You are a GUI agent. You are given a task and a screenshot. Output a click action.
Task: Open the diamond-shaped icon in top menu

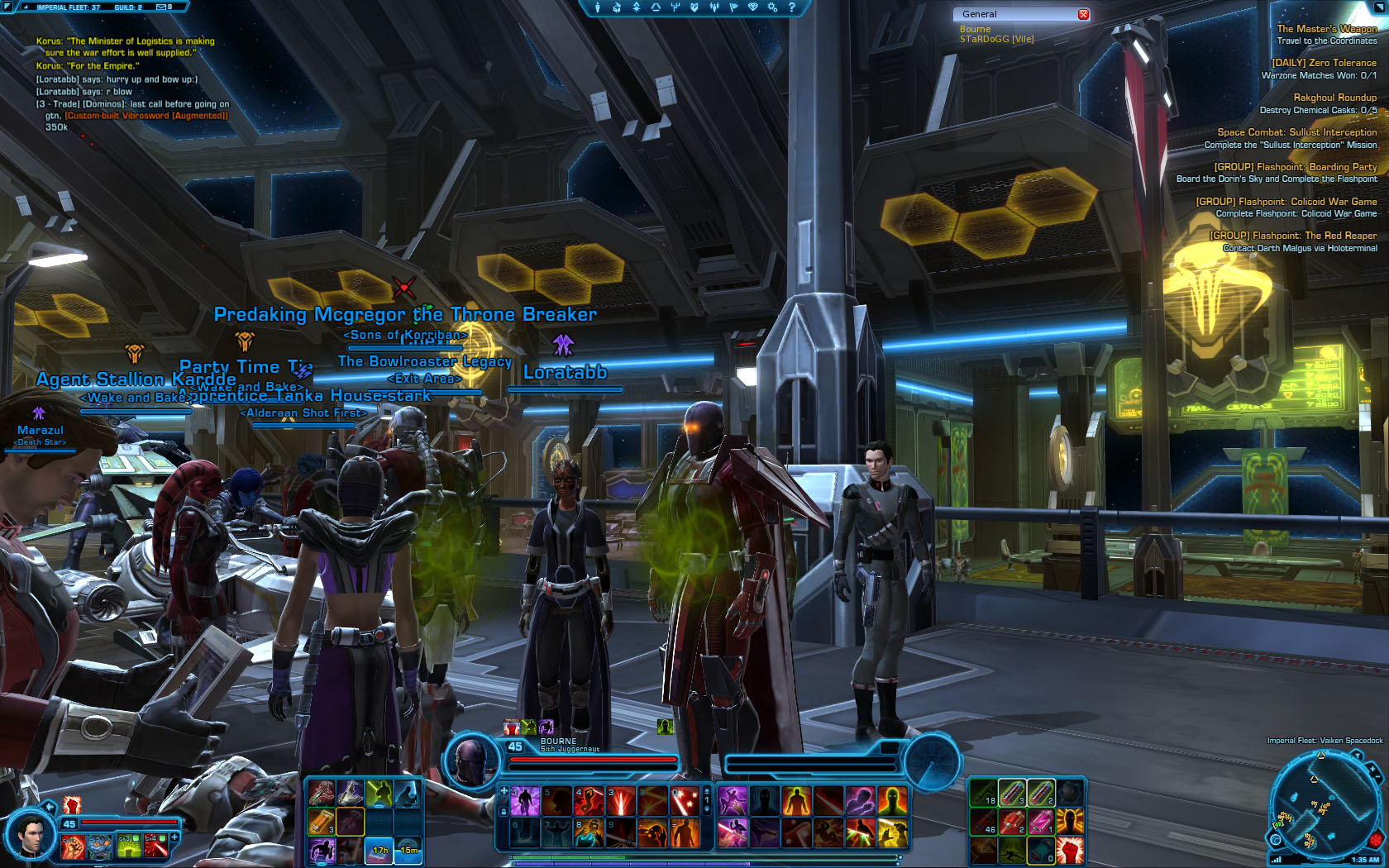[x=752, y=7]
